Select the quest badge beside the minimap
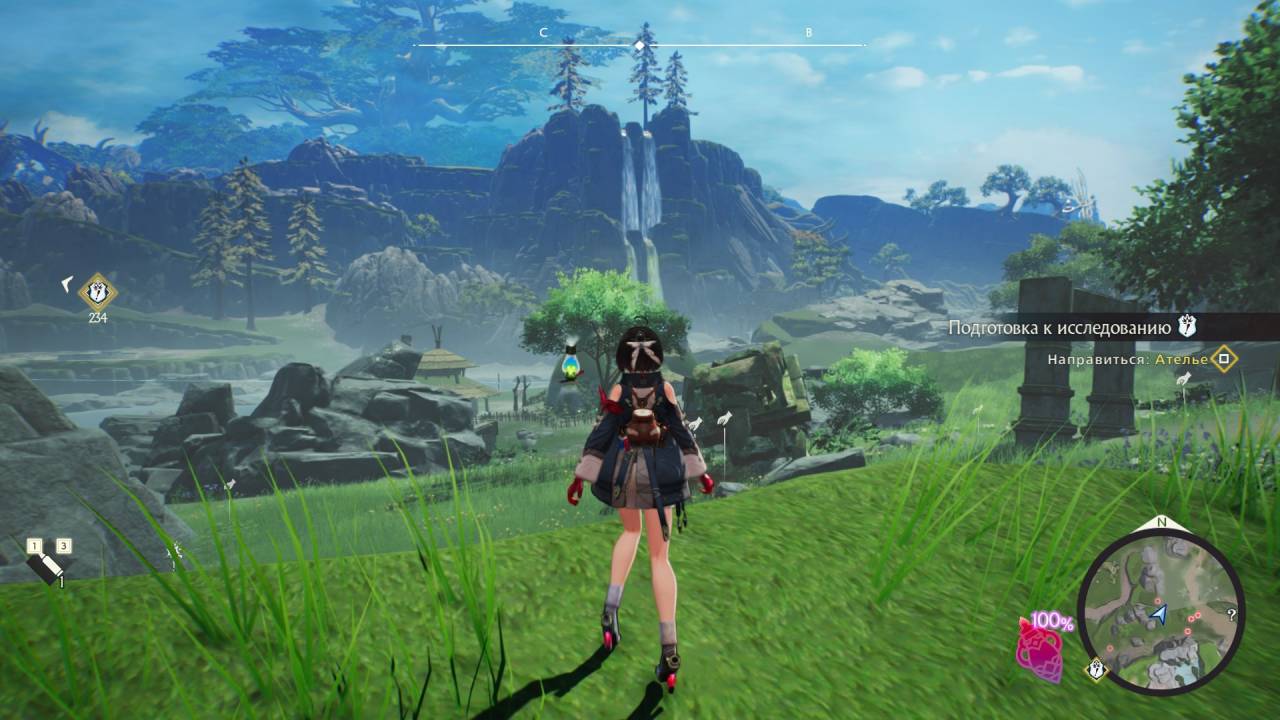Viewport: 1280px width, 720px height. click(x=1096, y=671)
